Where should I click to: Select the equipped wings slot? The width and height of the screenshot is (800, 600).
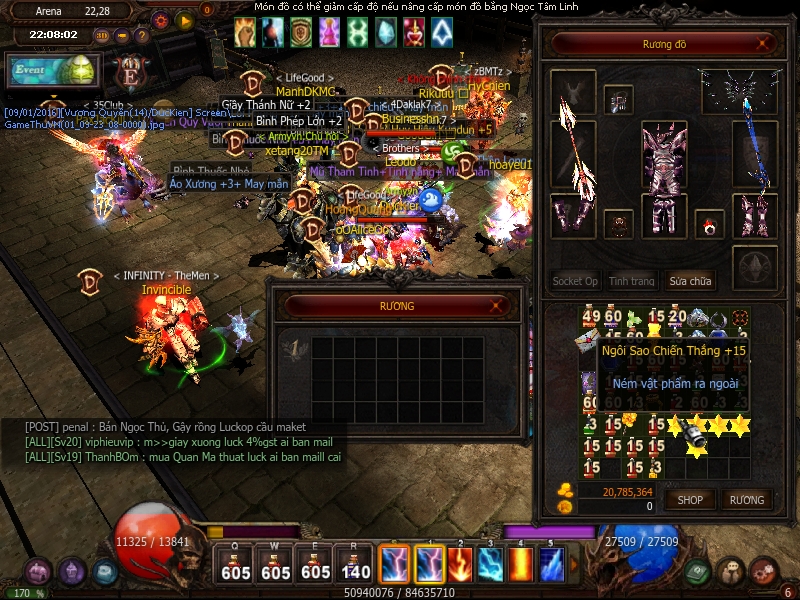point(740,92)
